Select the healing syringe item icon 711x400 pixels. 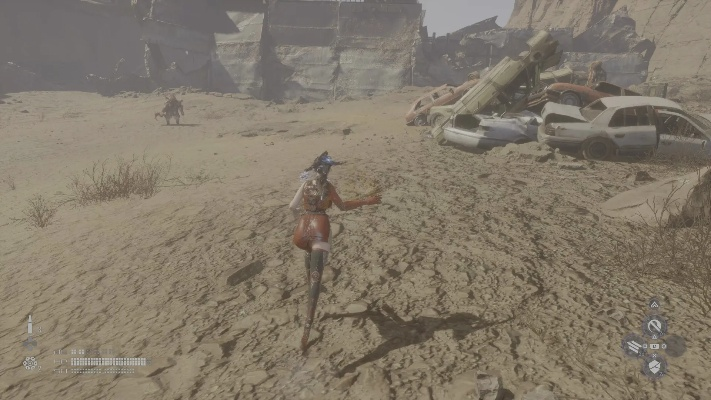(29, 330)
